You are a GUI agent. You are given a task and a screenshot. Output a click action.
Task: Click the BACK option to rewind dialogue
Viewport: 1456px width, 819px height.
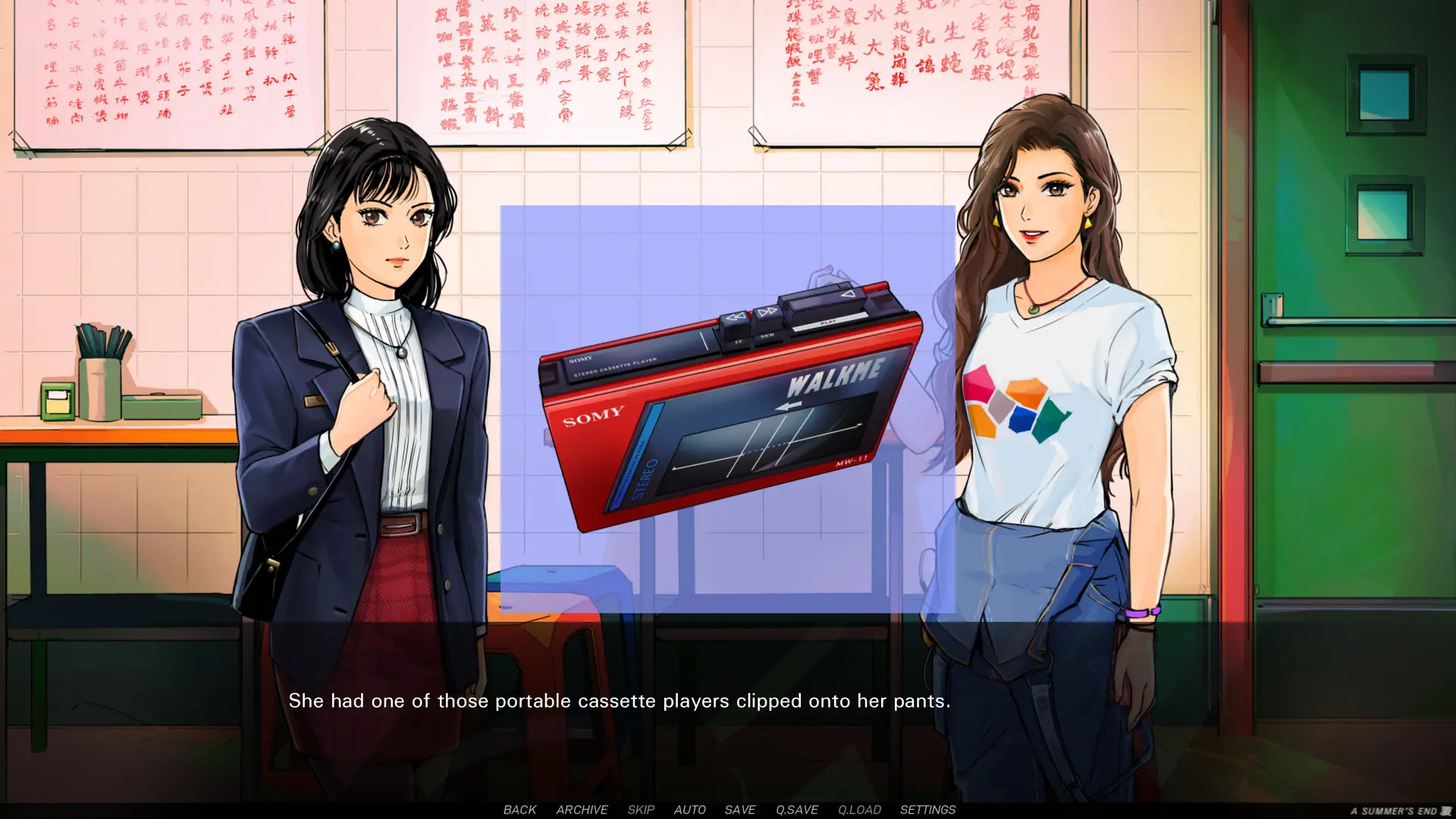519,809
